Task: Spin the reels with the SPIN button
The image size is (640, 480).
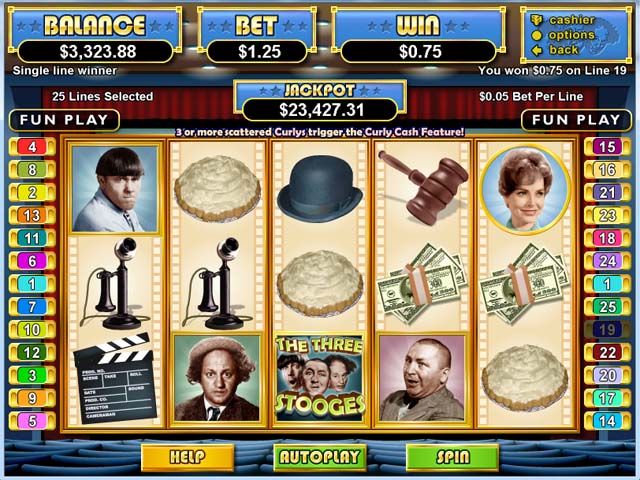Action: coord(452,457)
